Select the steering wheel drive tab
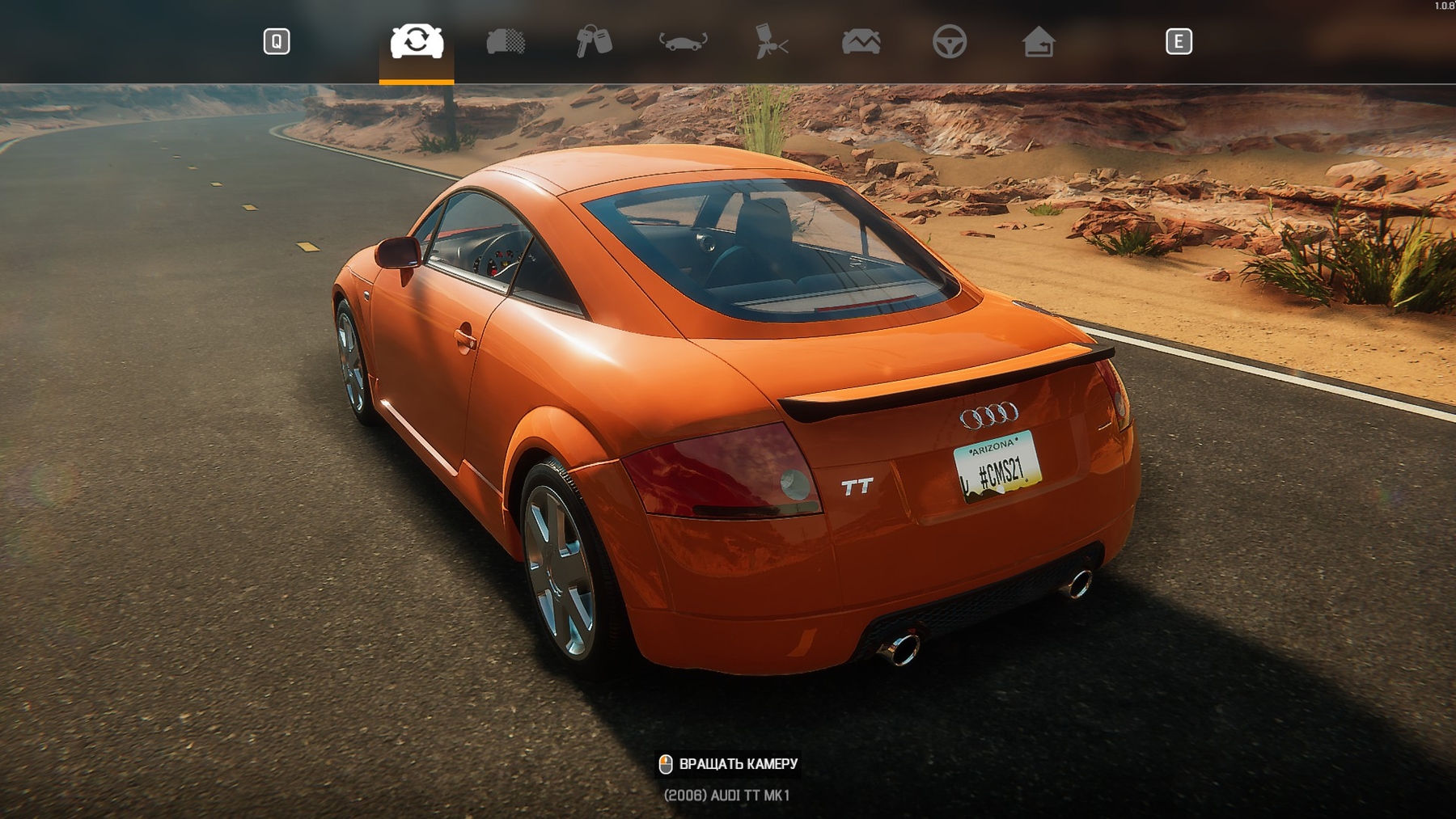The width and height of the screenshot is (1456, 819). [950, 41]
